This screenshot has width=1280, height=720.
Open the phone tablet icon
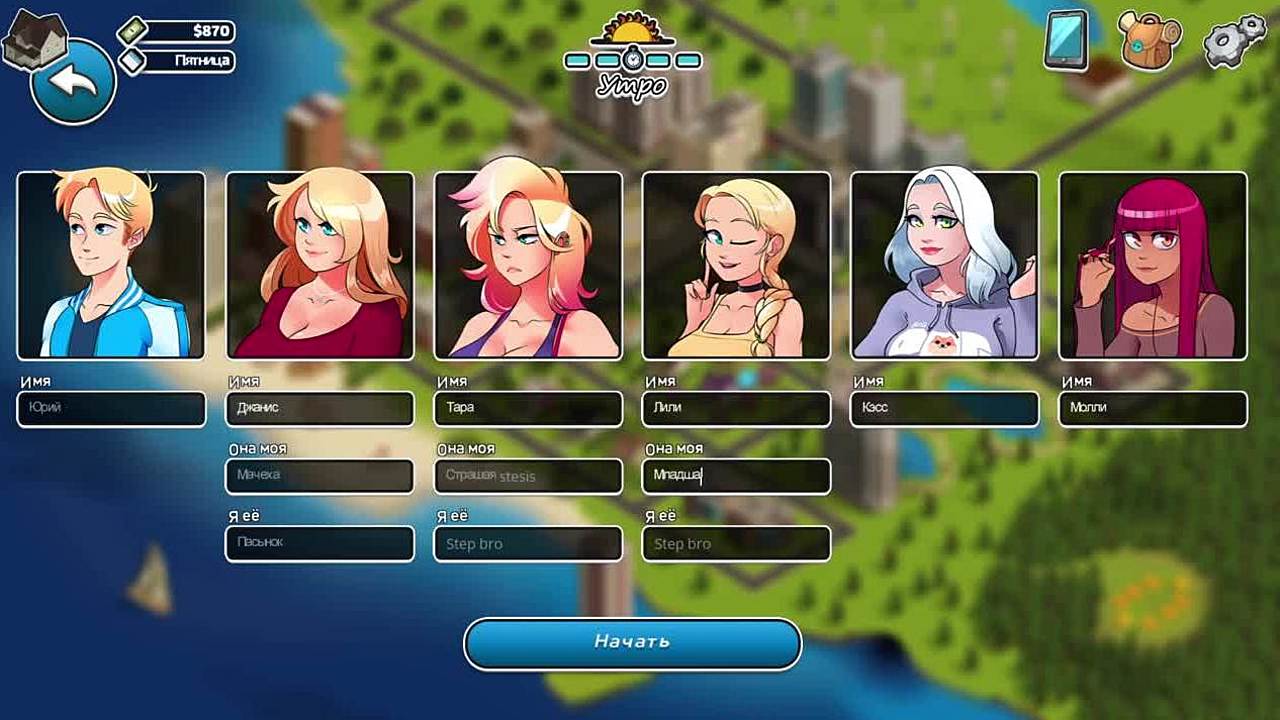[1066, 41]
